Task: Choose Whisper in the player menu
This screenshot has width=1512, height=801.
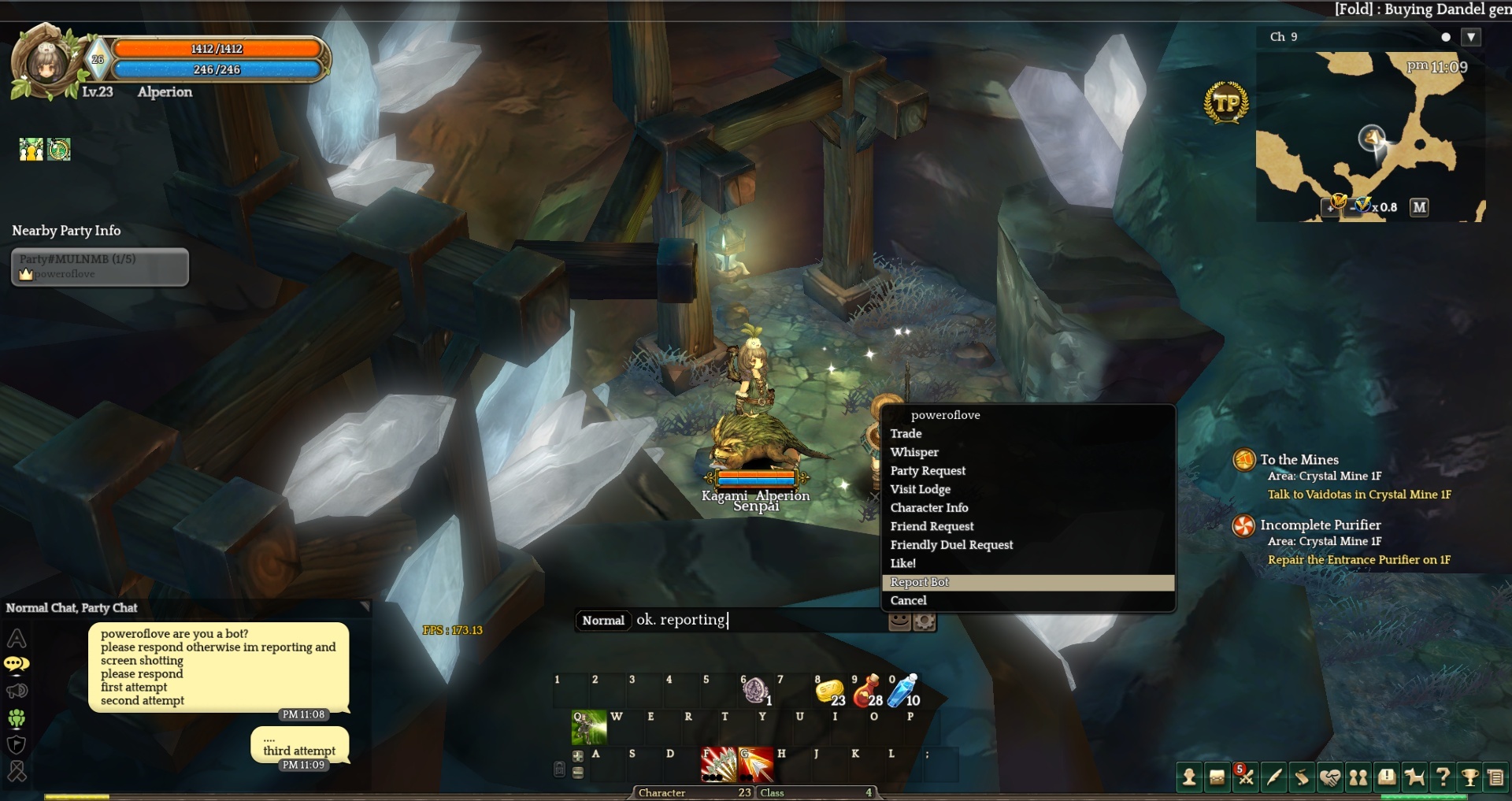Action: pyautogui.click(x=914, y=452)
